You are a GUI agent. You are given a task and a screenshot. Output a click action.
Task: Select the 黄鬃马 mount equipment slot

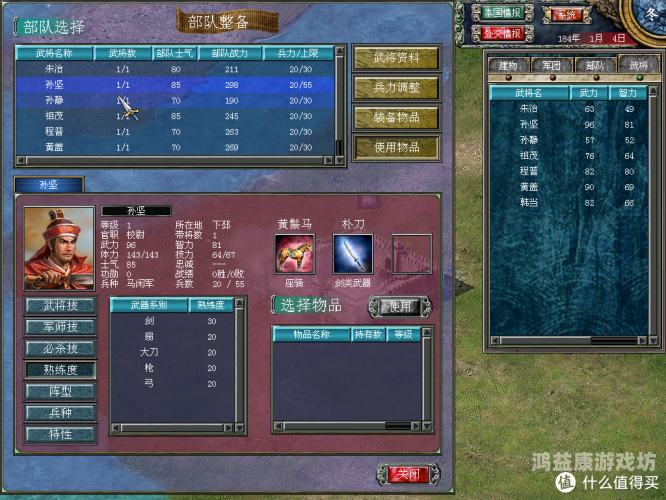point(294,254)
